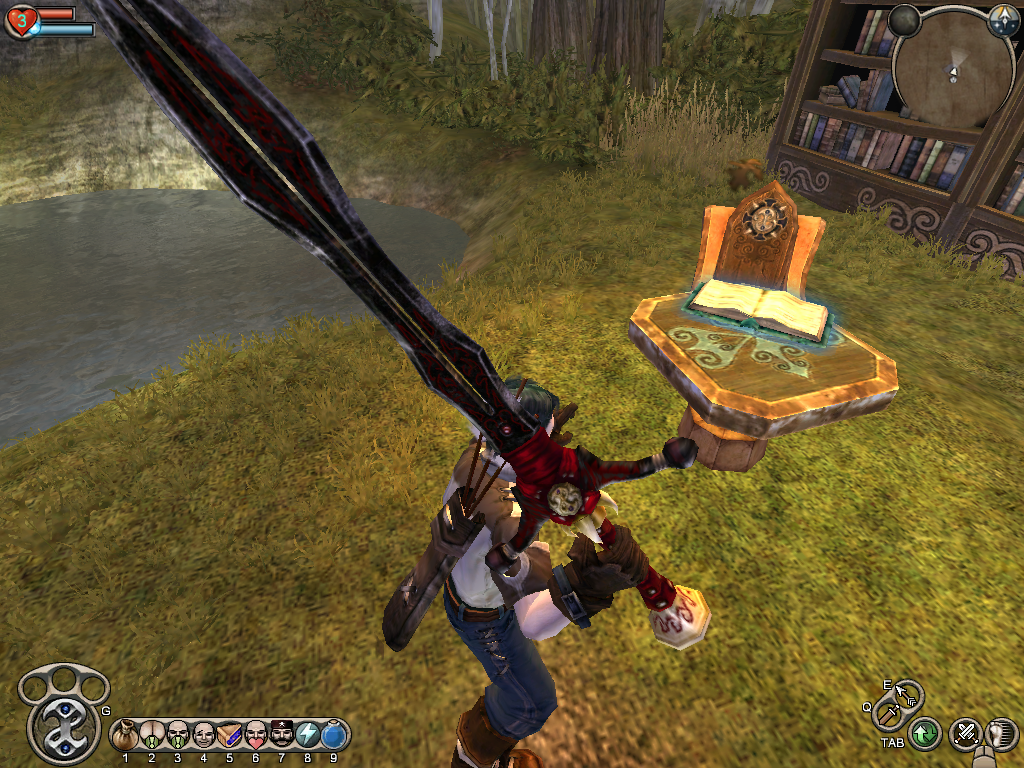Screen dimensions: 1024x768
Task: Trigger the bearded face with green exclamation
Action: pyautogui.click(x=178, y=736)
